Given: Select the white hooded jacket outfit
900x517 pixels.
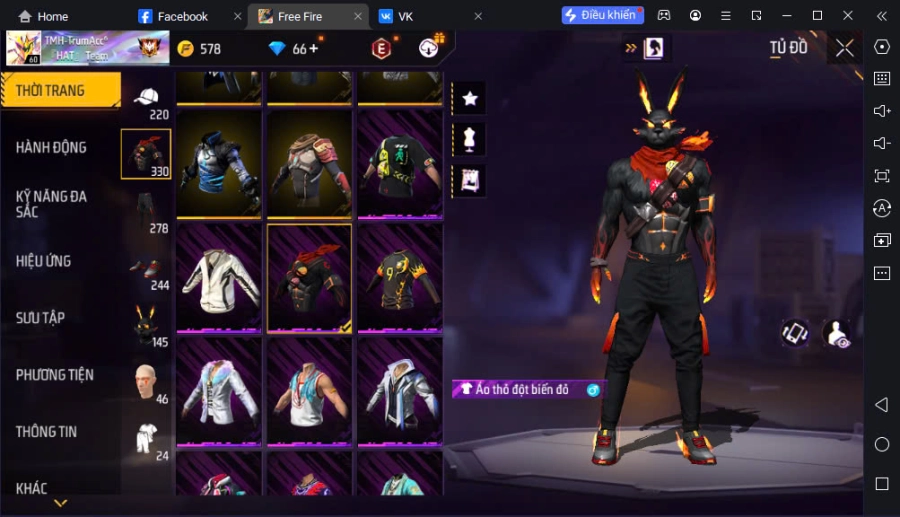Looking at the screenshot, I should coord(219,278).
